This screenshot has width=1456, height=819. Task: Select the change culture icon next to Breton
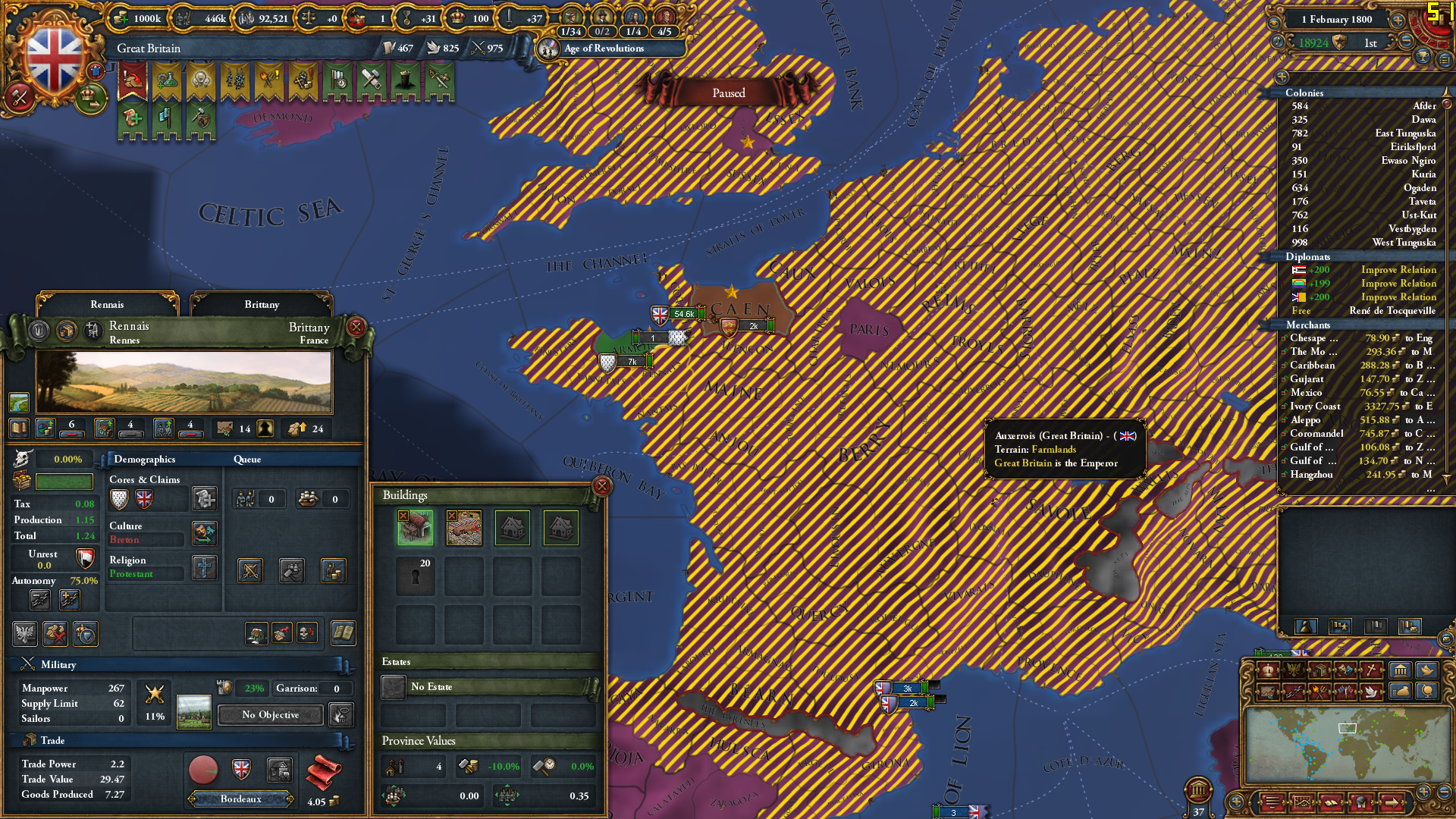tap(204, 534)
